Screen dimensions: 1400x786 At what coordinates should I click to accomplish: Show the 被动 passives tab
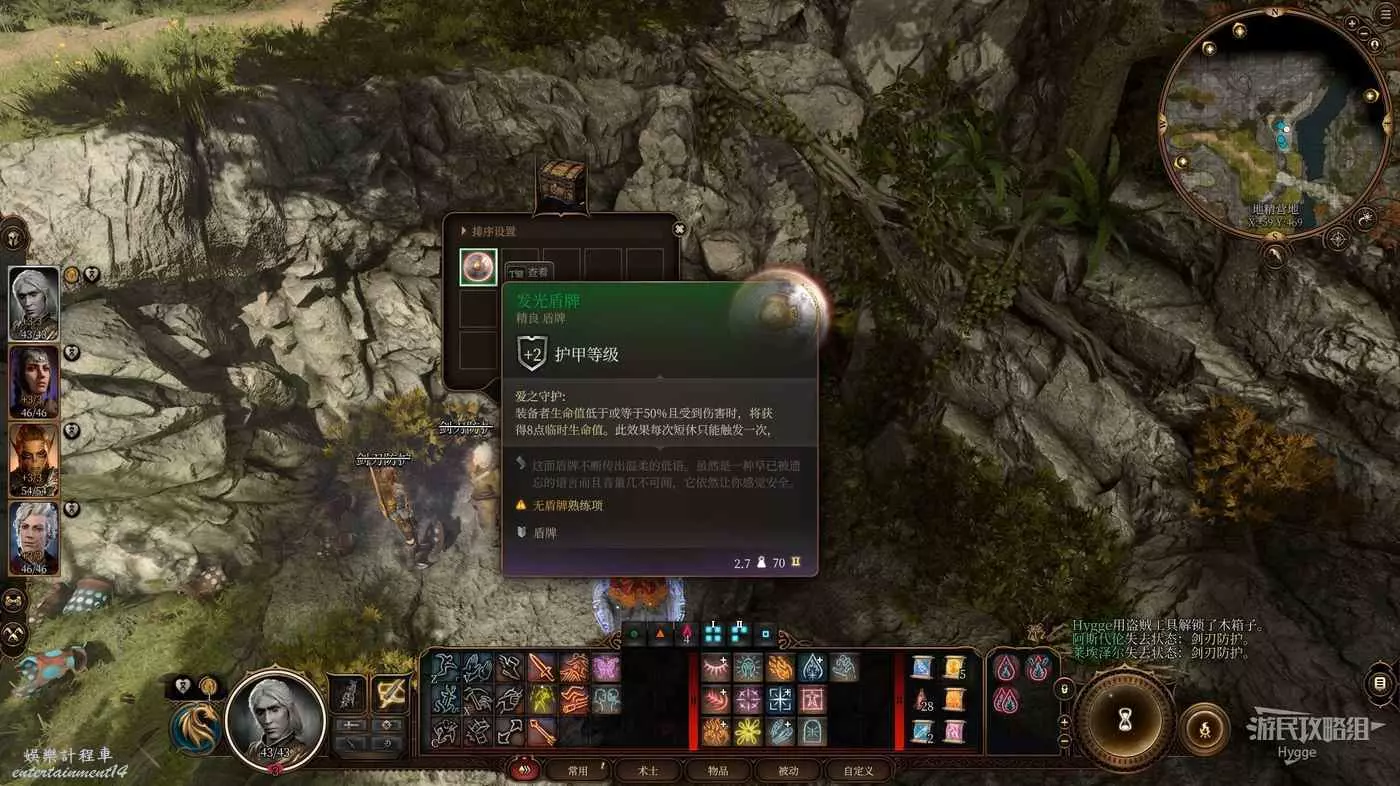click(x=788, y=770)
